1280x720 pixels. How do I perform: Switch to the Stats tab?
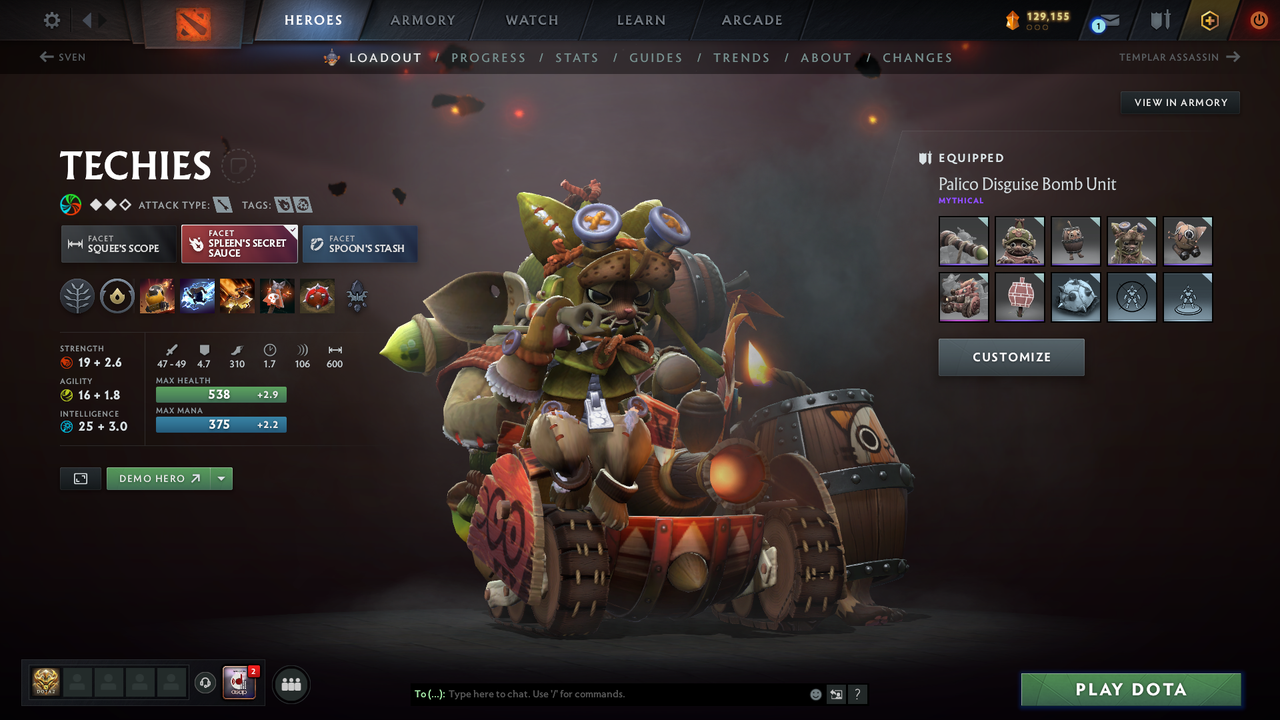click(577, 57)
